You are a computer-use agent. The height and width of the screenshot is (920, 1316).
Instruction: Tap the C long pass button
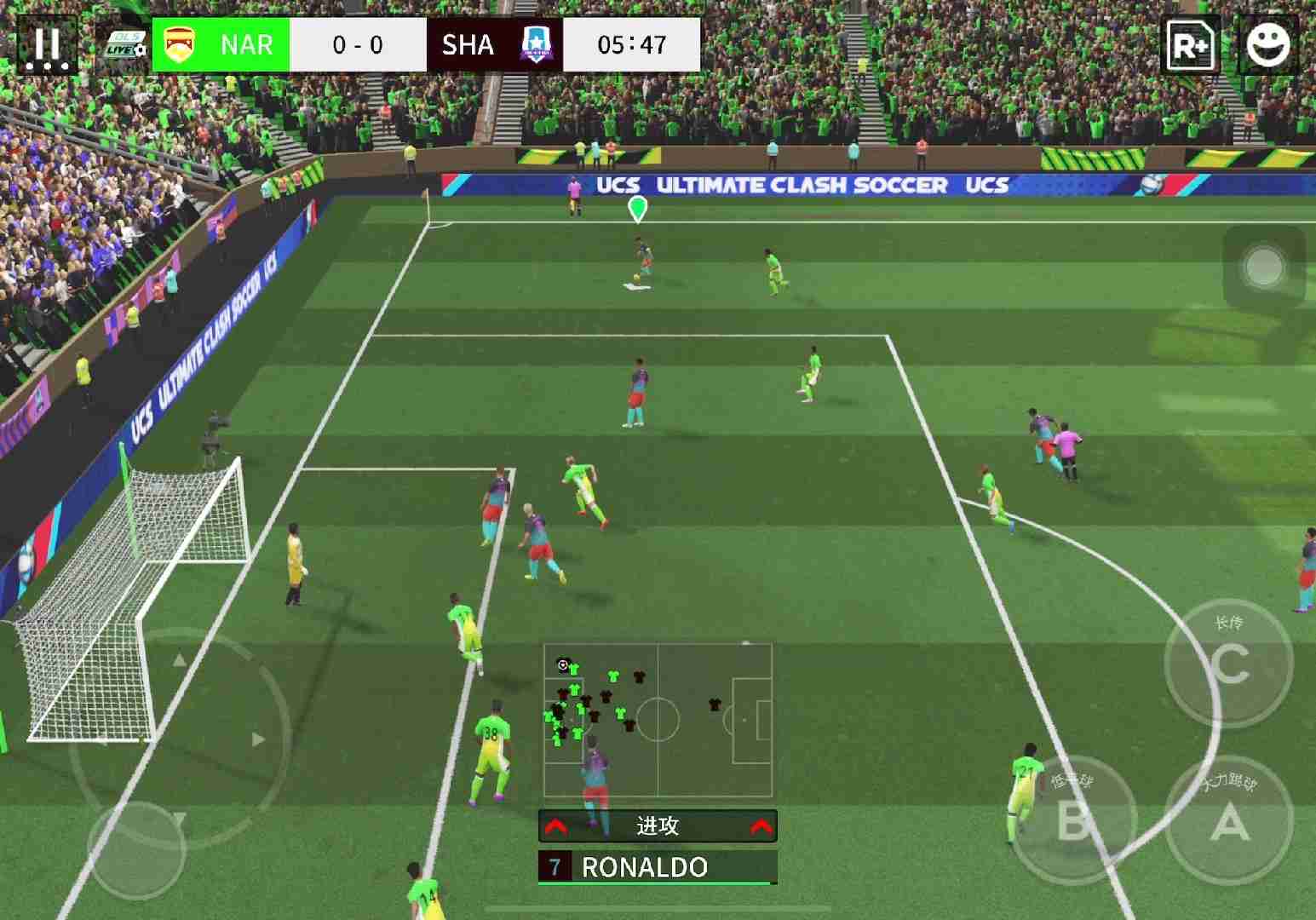(x=1228, y=663)
